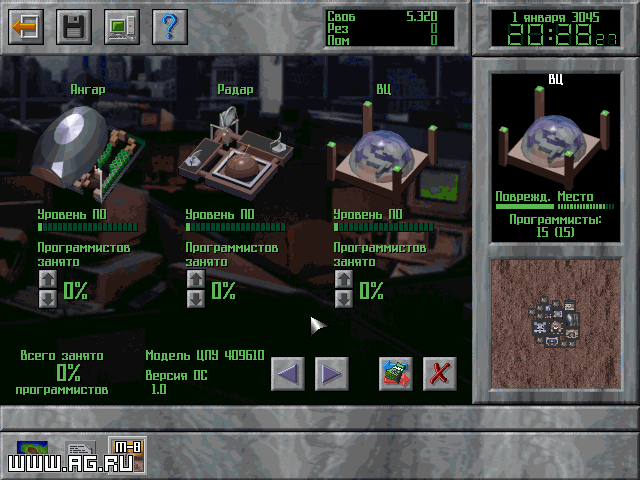Select the Ангар building image
Image resolution: width=640 pixels, height=480 pixels.
pos(87,150)
